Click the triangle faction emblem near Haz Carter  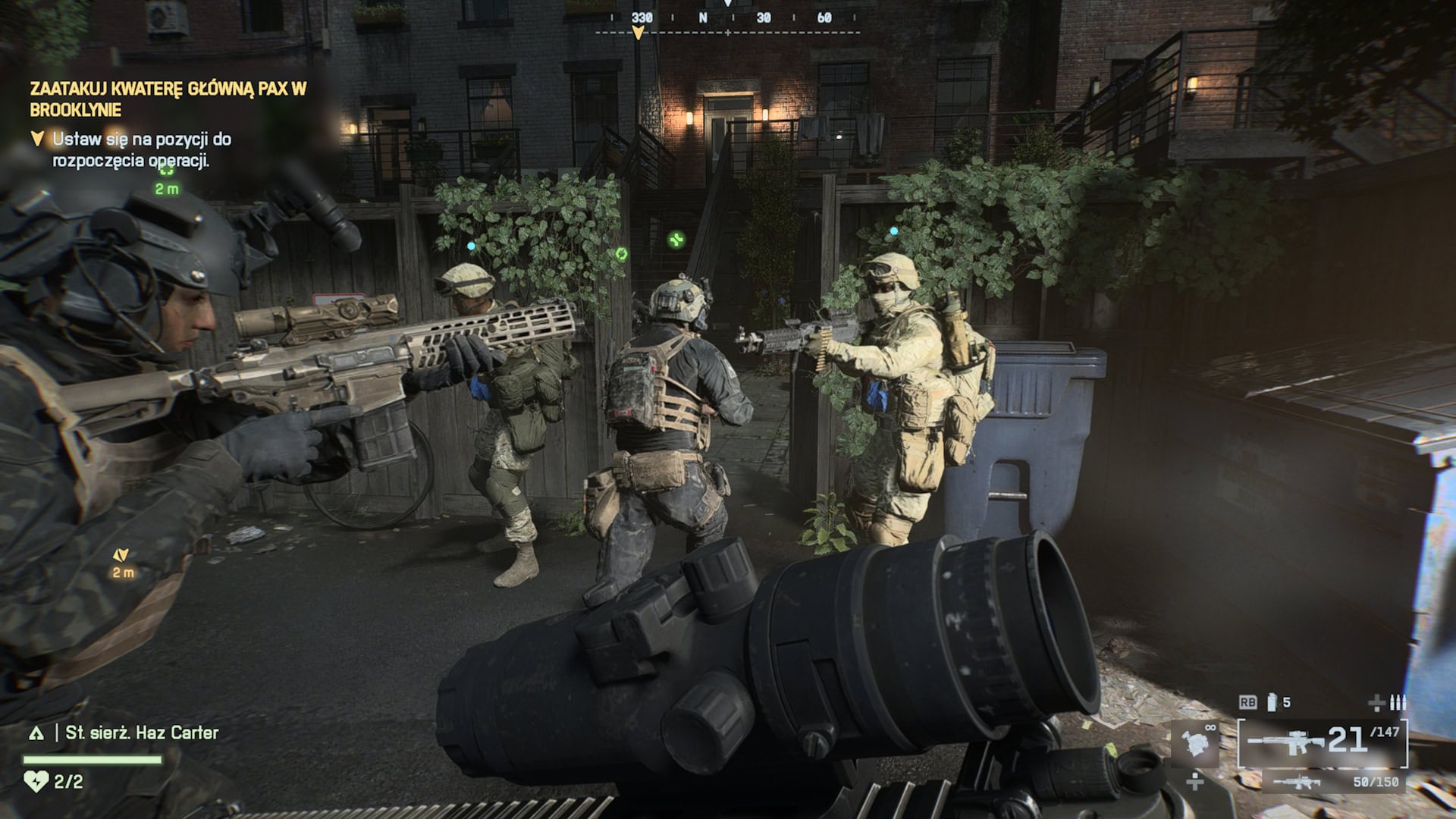pyautogui.click(x=37, y=733)
